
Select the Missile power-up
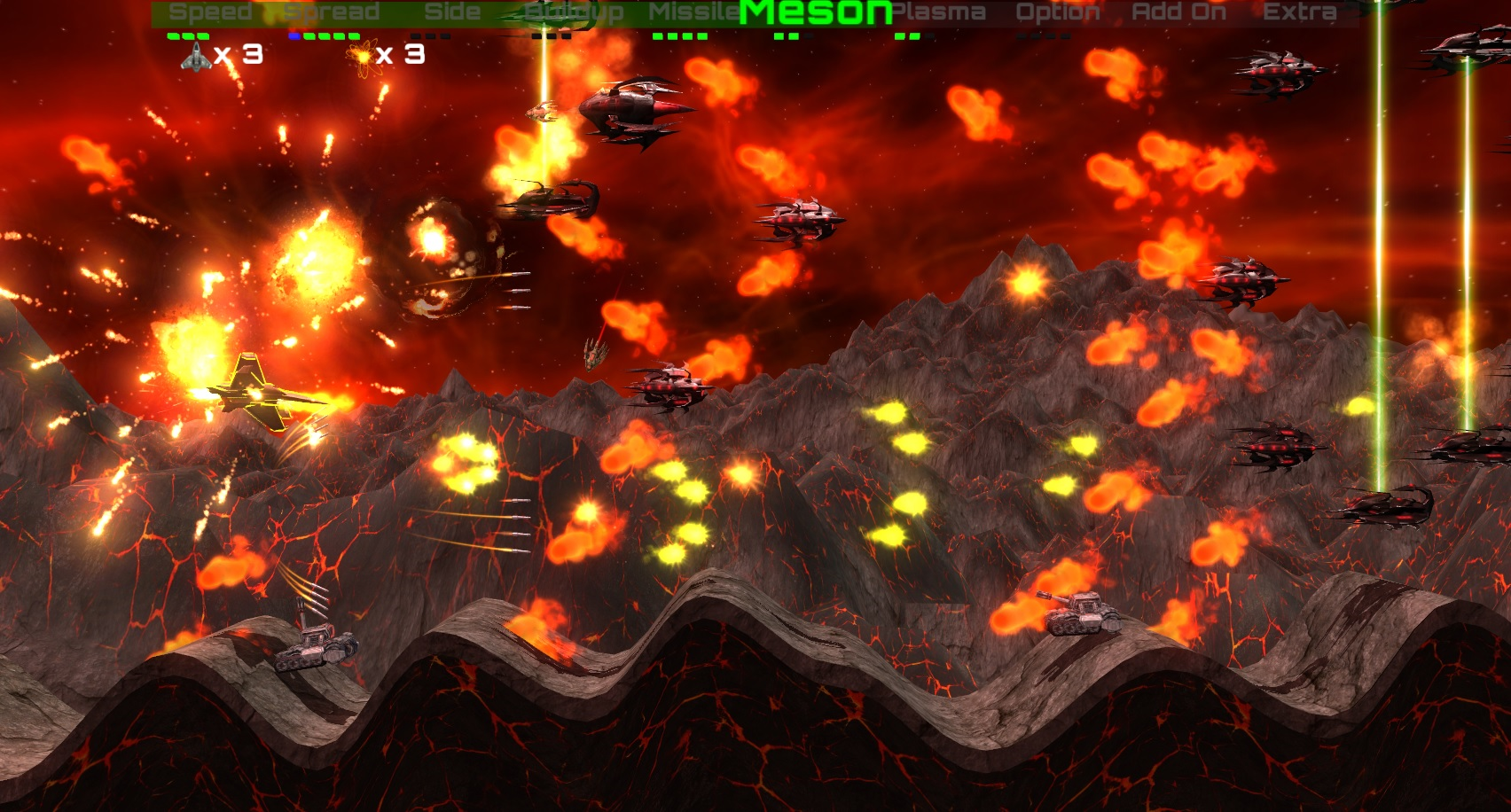click(693, 12)
